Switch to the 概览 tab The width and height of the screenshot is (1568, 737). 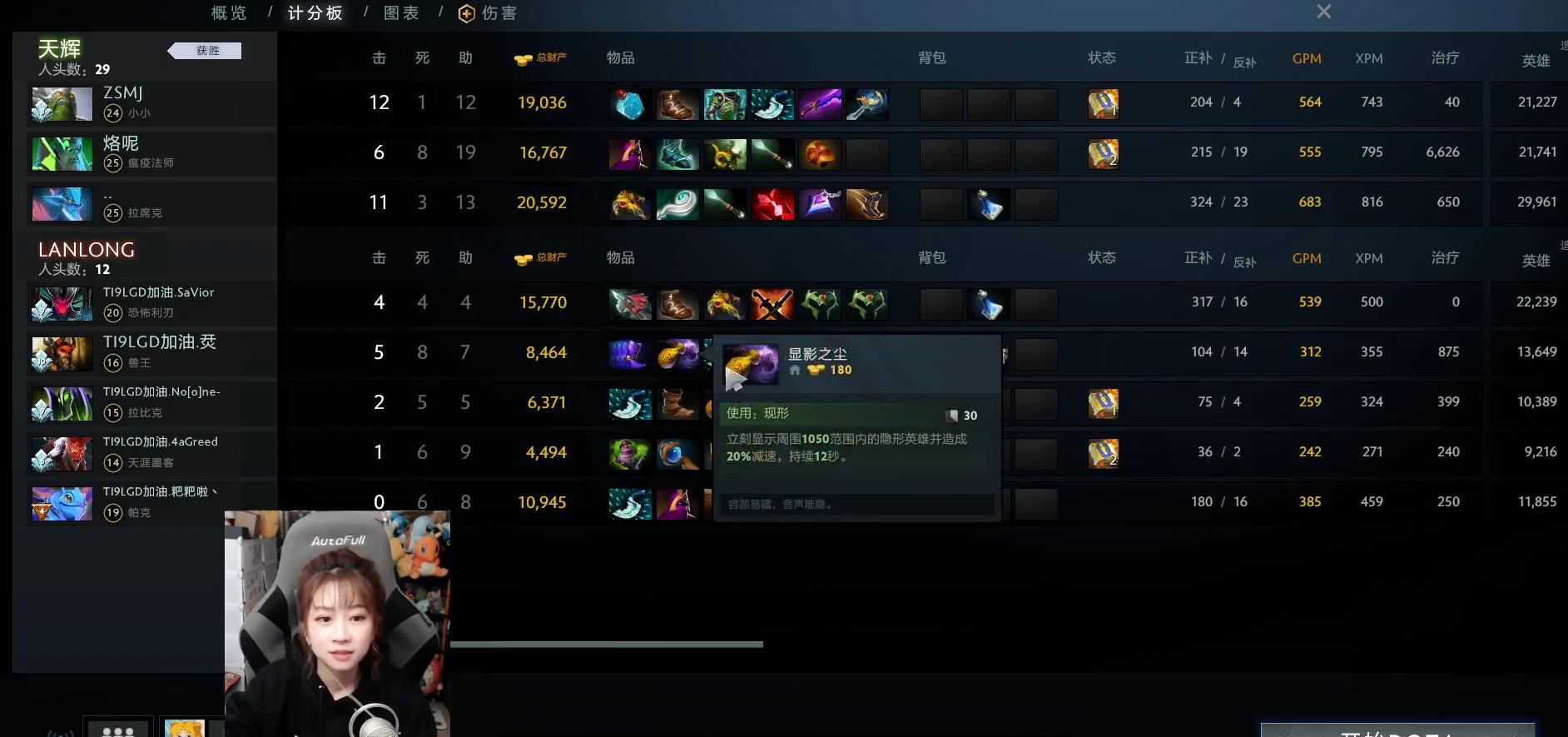click(x=227, y=12)
